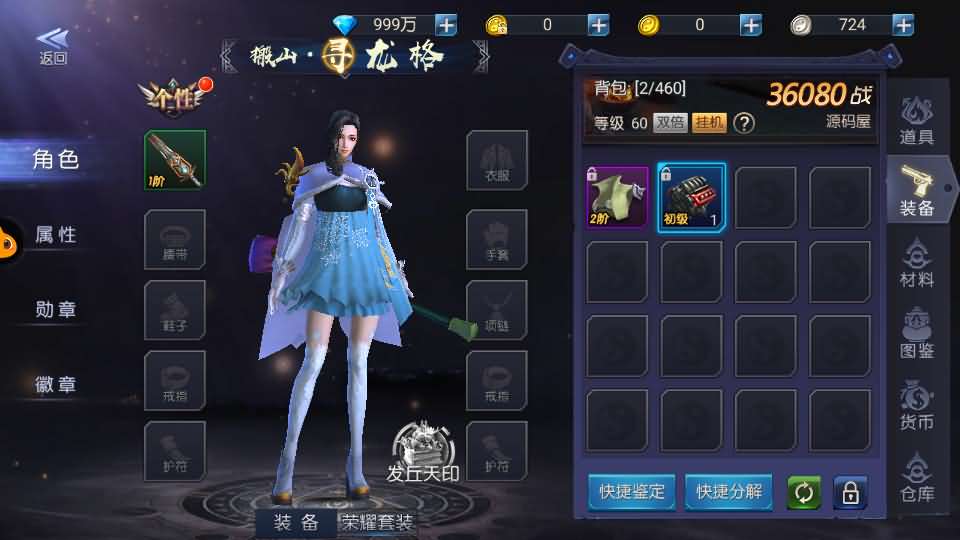Viewport: 960px width, 540px height.
Task: Open the 图鉴 codex category
Action: 916,335
